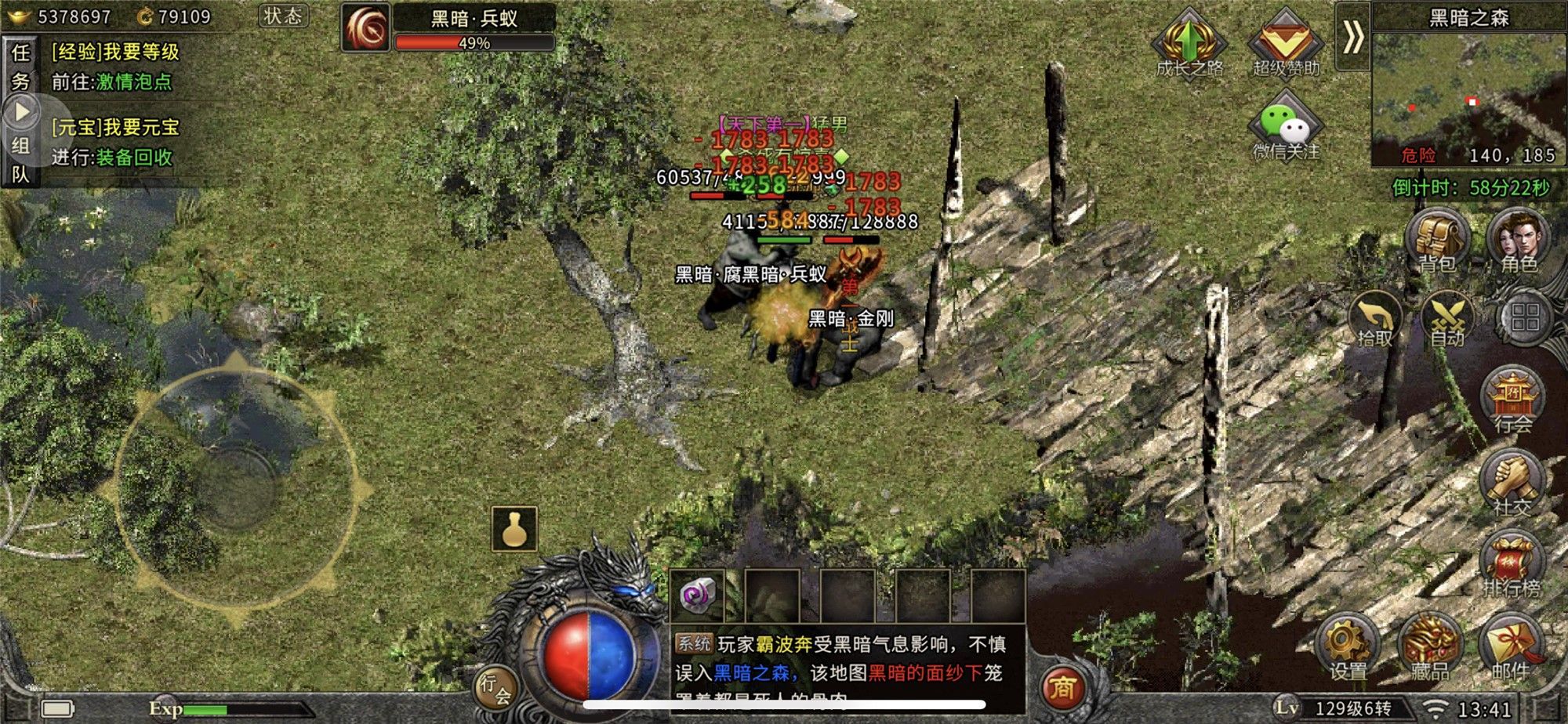The height and width of the screenshot is (724, 1568).
Task: Open the 社交 social menu
Action: click(1512, 483)
